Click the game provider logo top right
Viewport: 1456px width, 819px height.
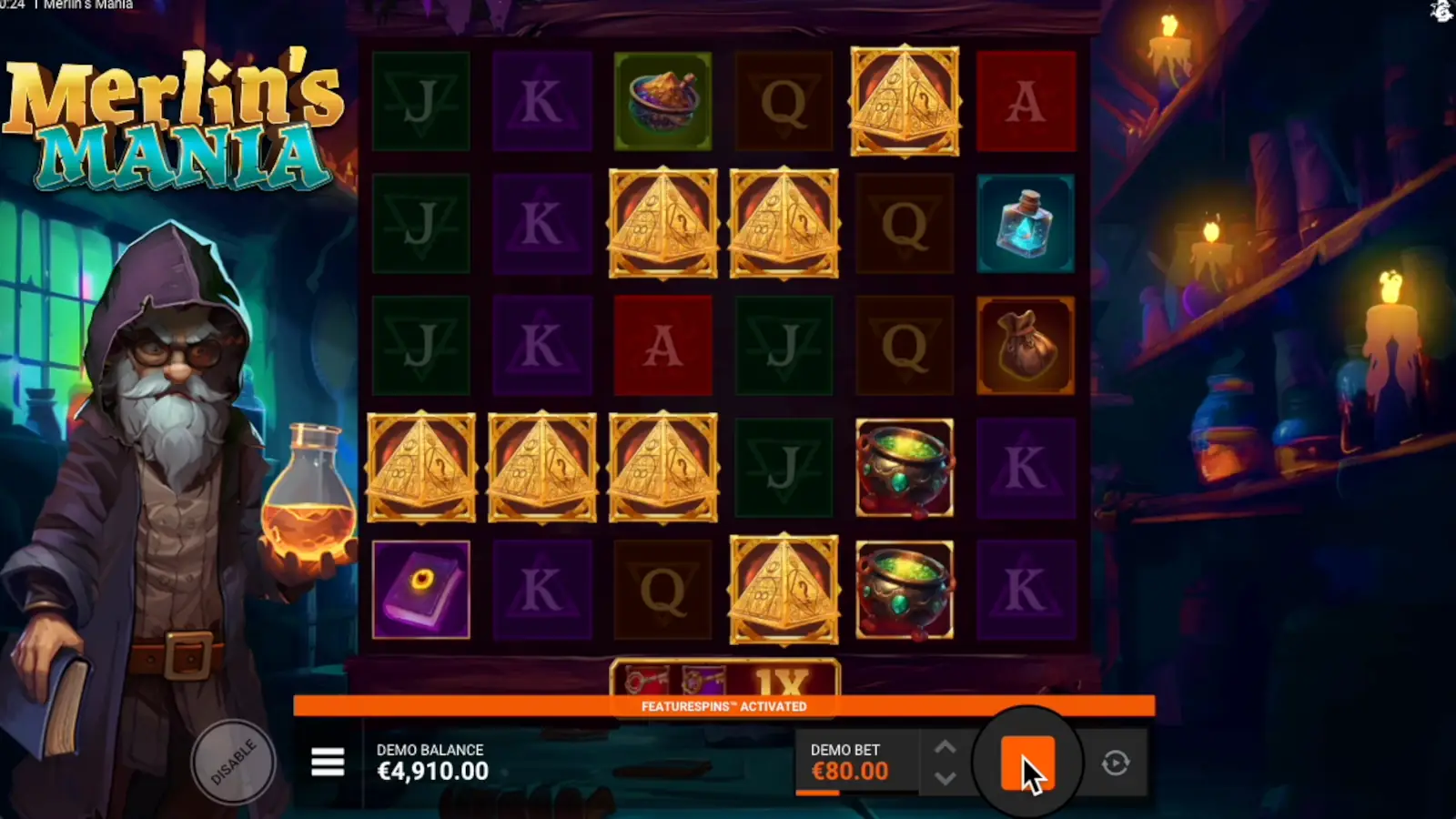[1443, 11]
